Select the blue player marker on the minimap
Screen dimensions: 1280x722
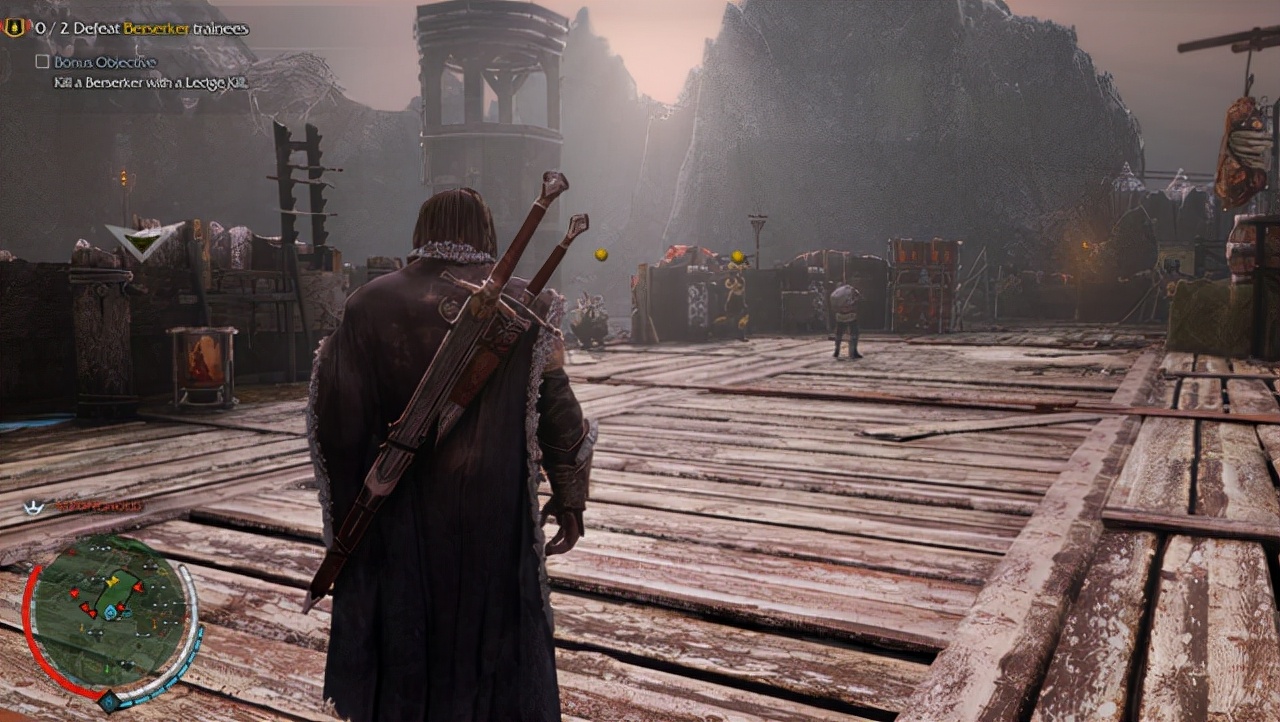coord(109,612)
